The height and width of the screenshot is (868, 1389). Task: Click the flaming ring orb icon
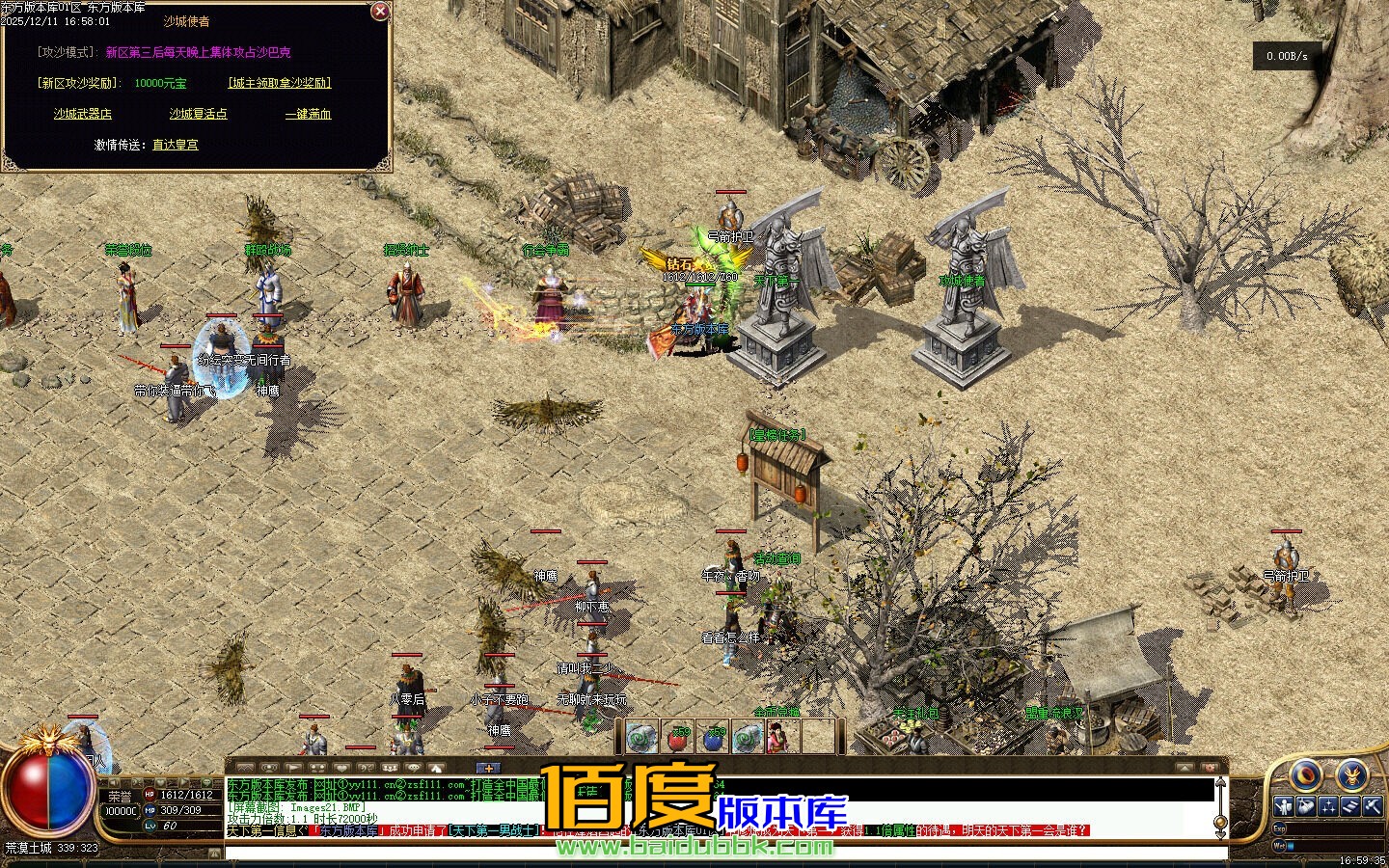[1306, 777]
